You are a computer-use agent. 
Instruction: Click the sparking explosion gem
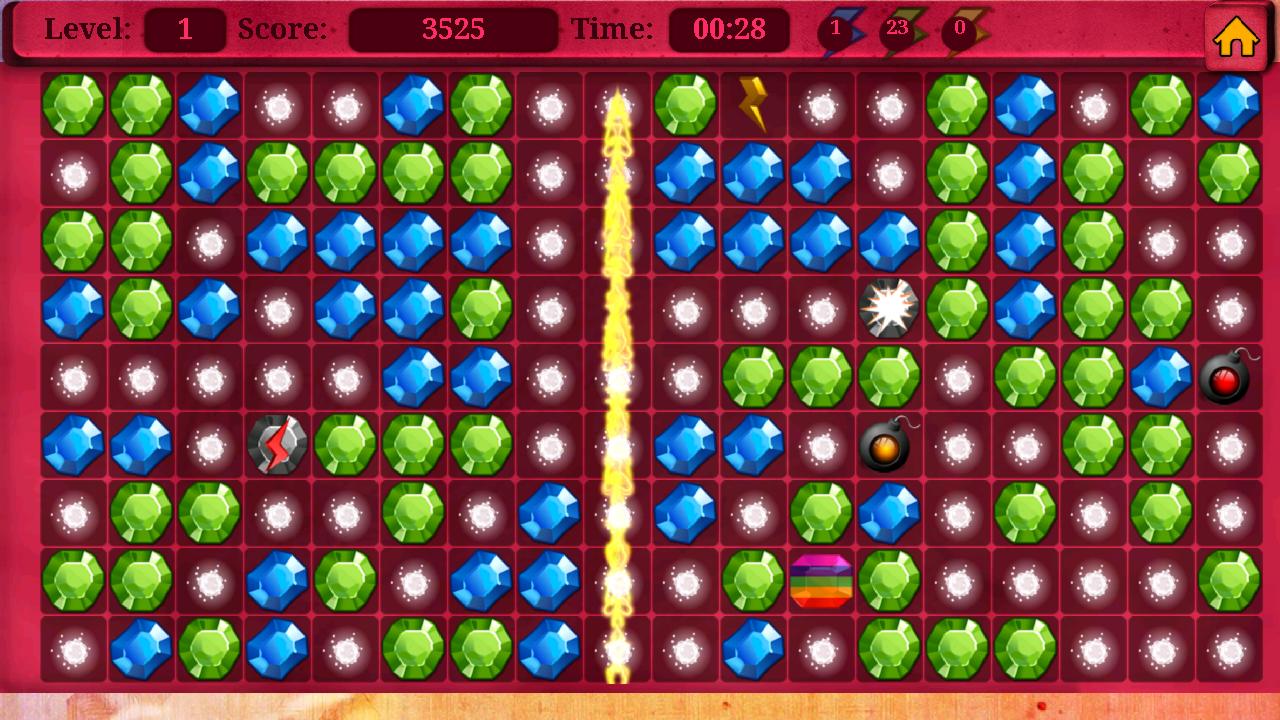(888, 307)
